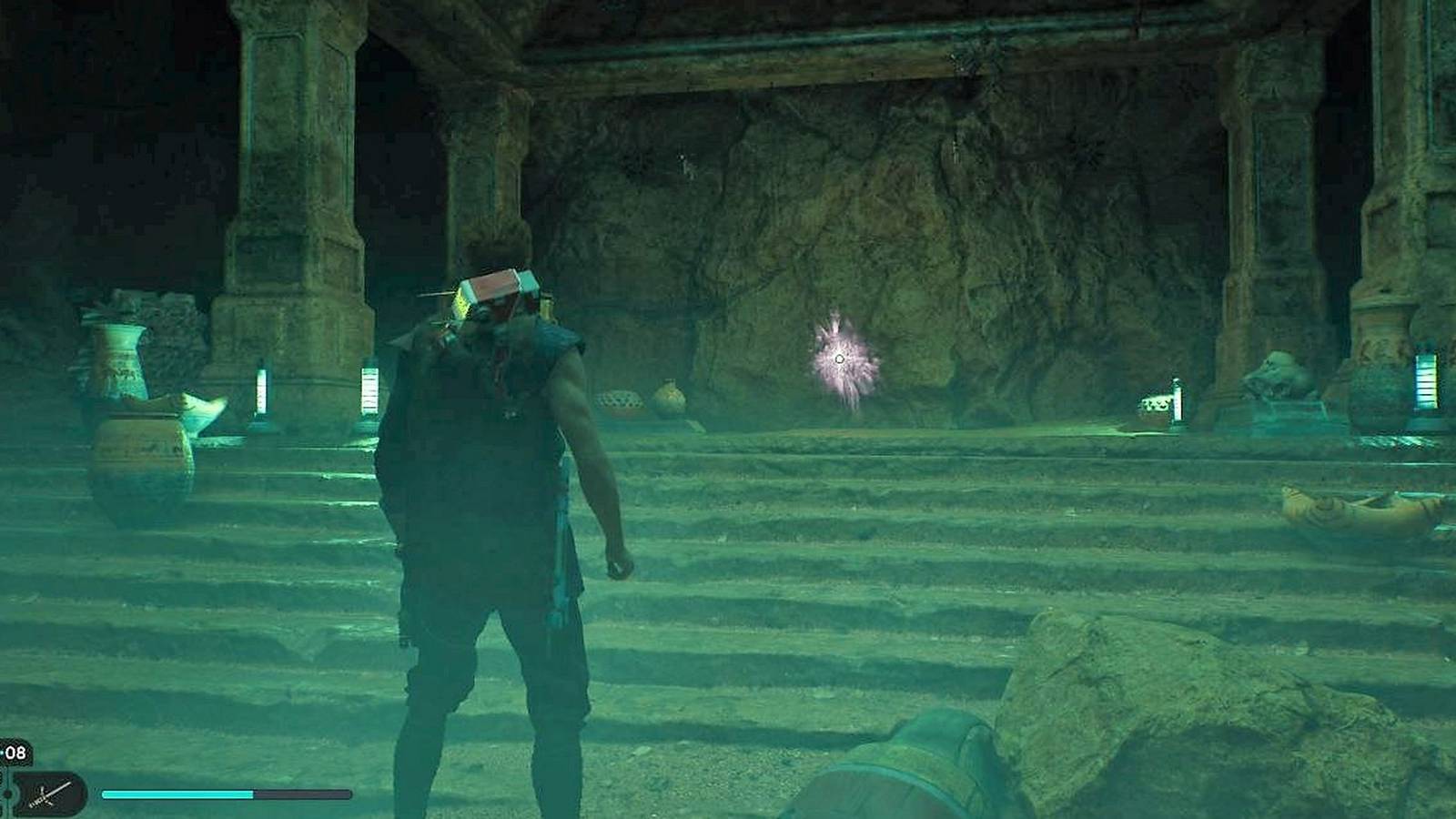Click the second glowing pillar lamp on the left
1456x819 pixels.
[370, 387]
